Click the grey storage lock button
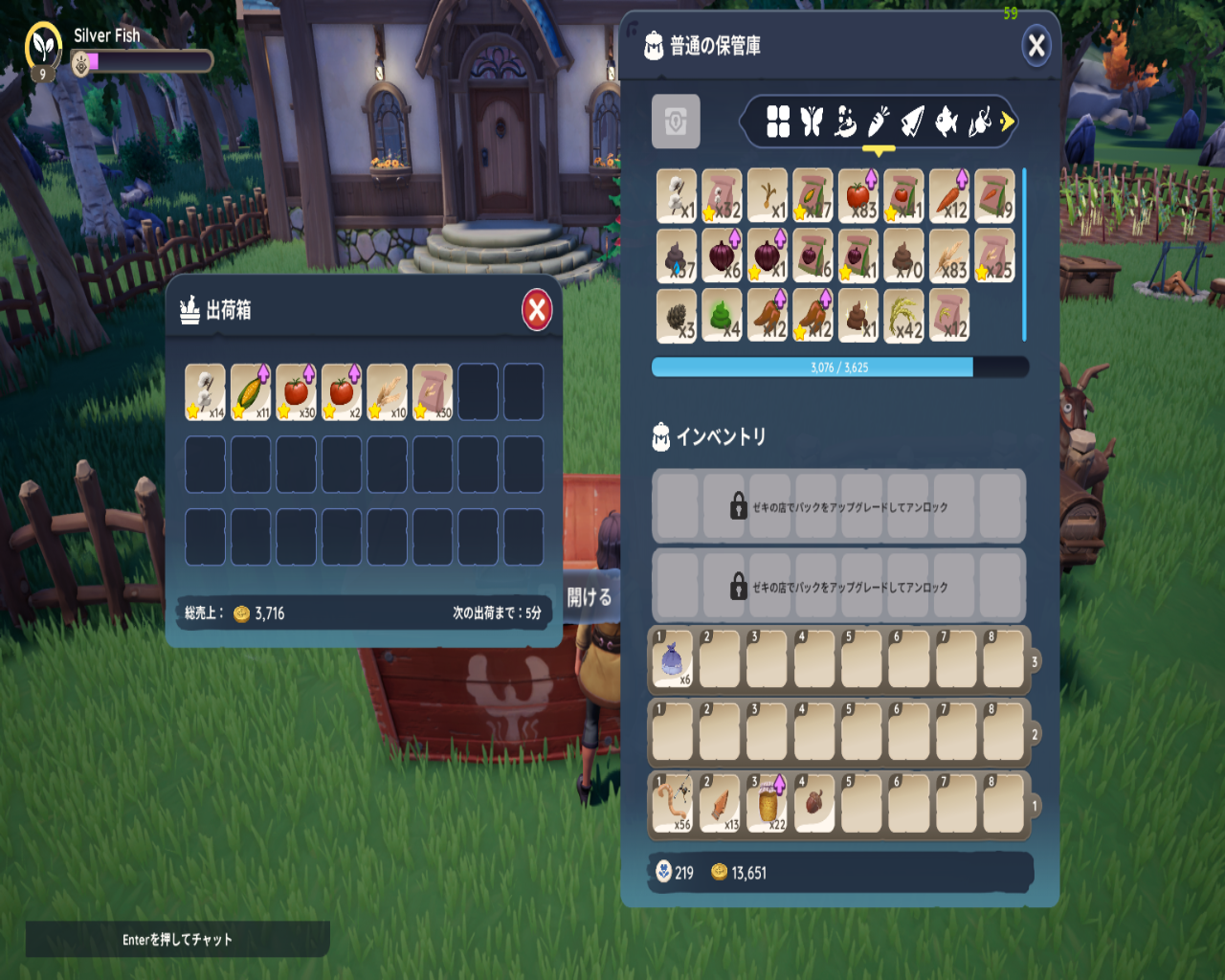This screenshot has width=1225, height=980. coord(676,122)
